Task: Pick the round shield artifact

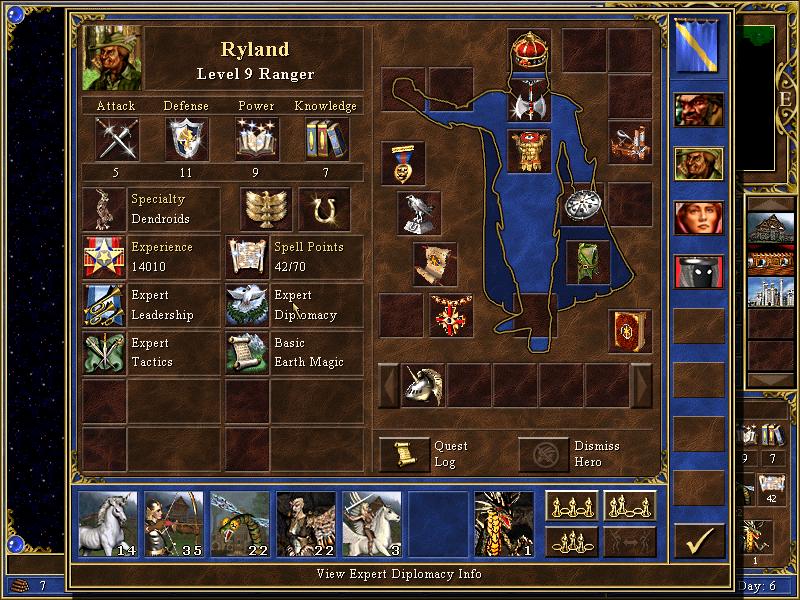Action: (x=582, y=203)
